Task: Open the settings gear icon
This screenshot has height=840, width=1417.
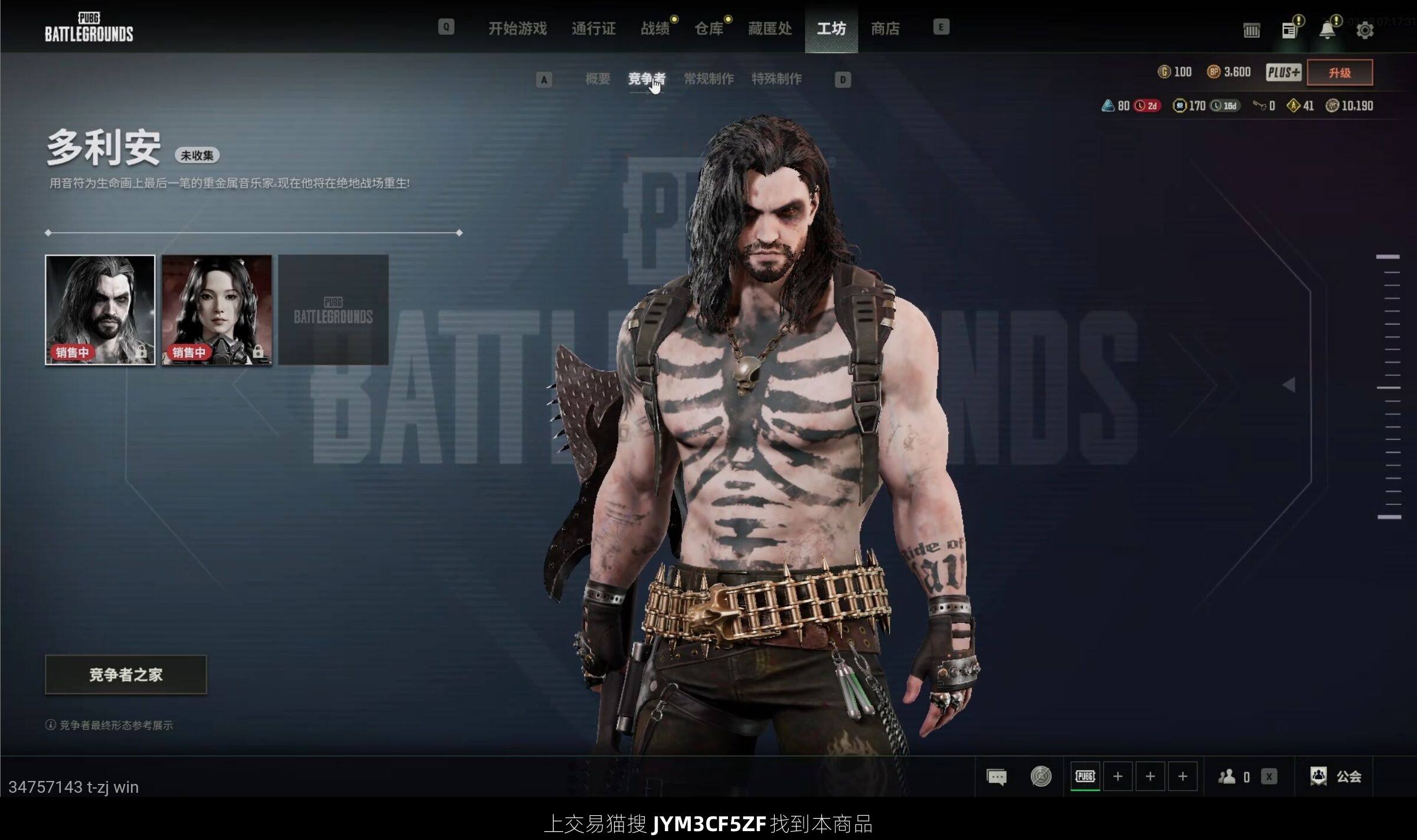Action: pyautogui.click(x=1364, y=30)
